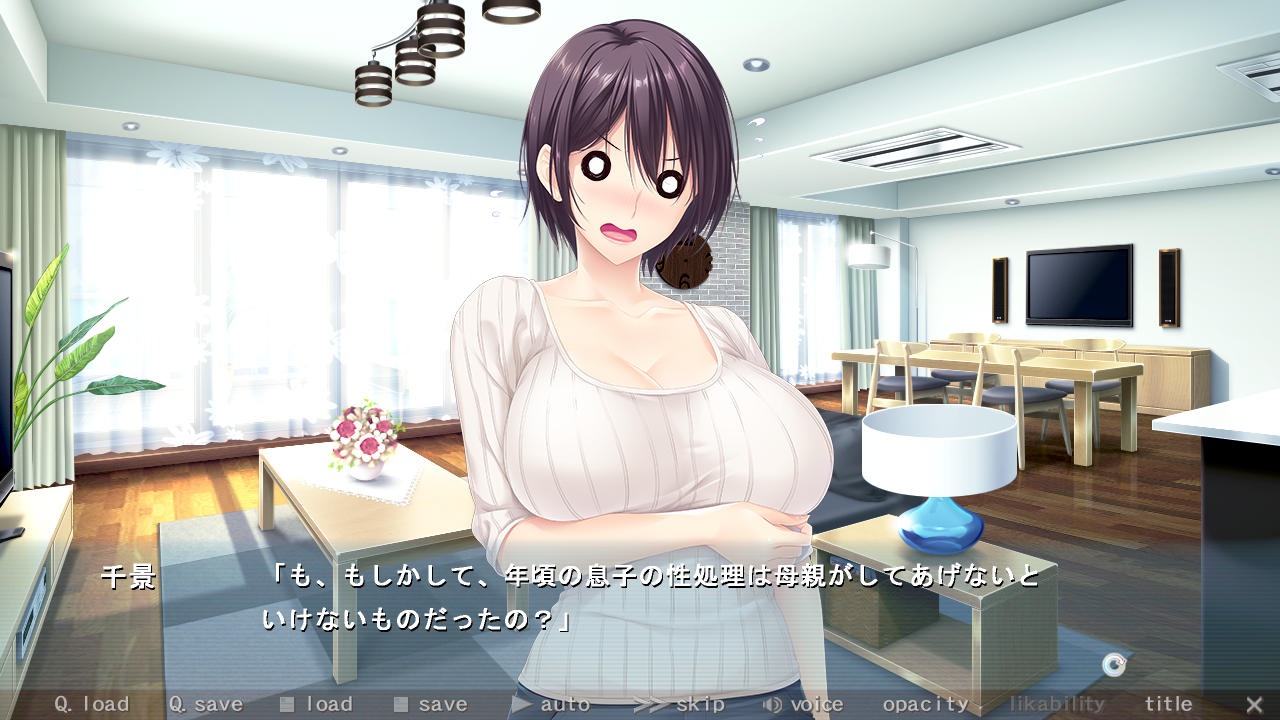Viewport: 1280px width, 720px height.
Task: Activate skip mode in the bottom bar
Action: coord(680,704)
